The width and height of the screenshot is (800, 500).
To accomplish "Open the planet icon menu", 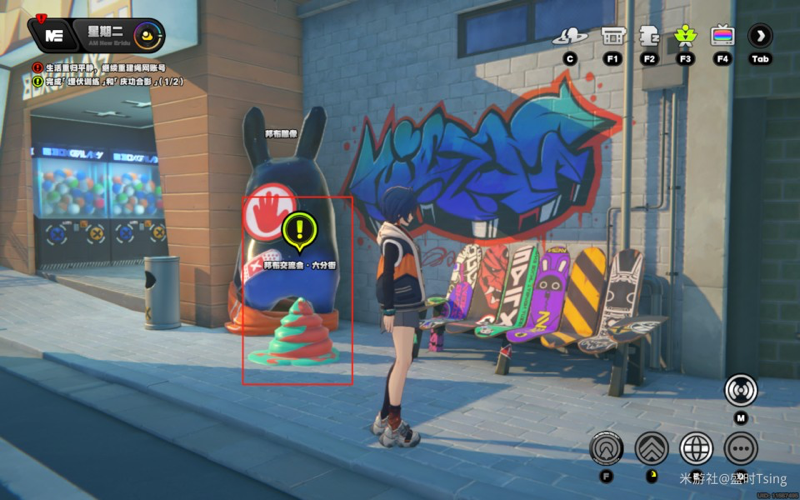I will pos(571,36).
